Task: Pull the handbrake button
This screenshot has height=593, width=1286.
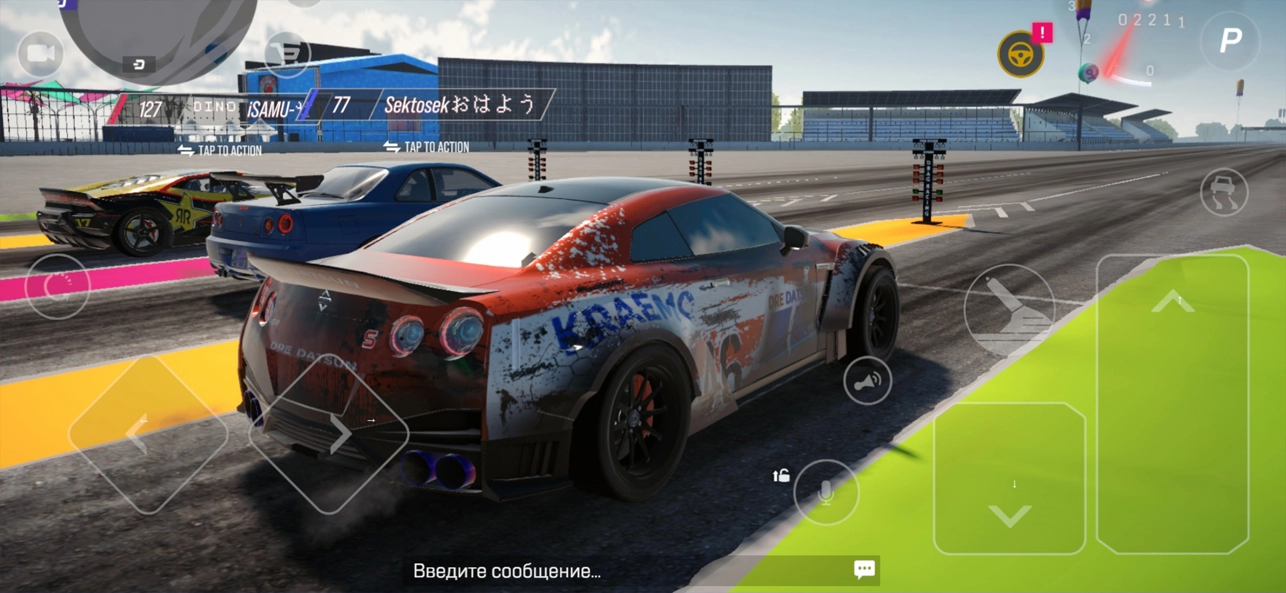Action: click(1009, 309)
